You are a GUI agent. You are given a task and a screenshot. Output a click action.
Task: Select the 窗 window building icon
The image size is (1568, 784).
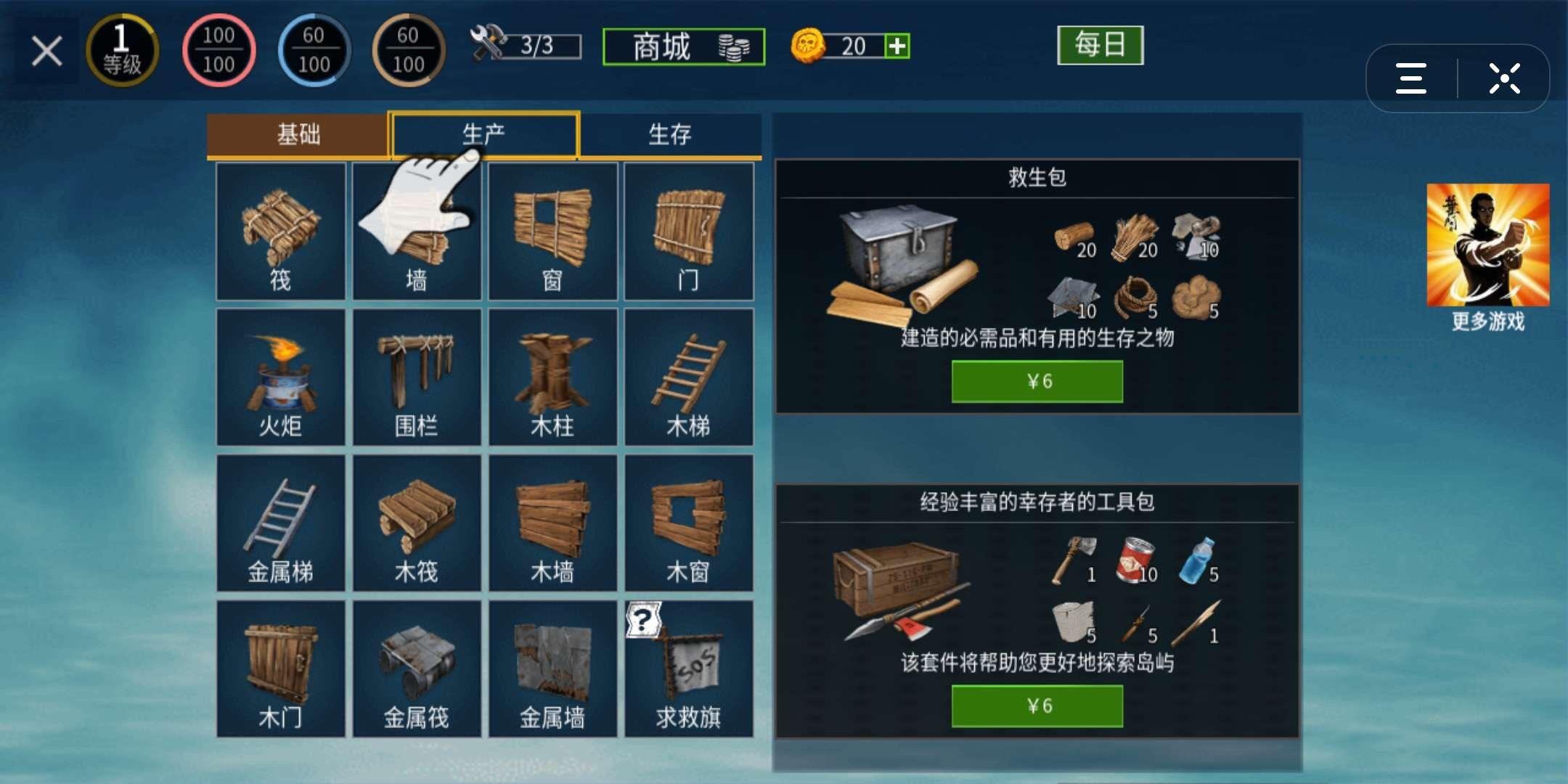(x=552, y=232)
